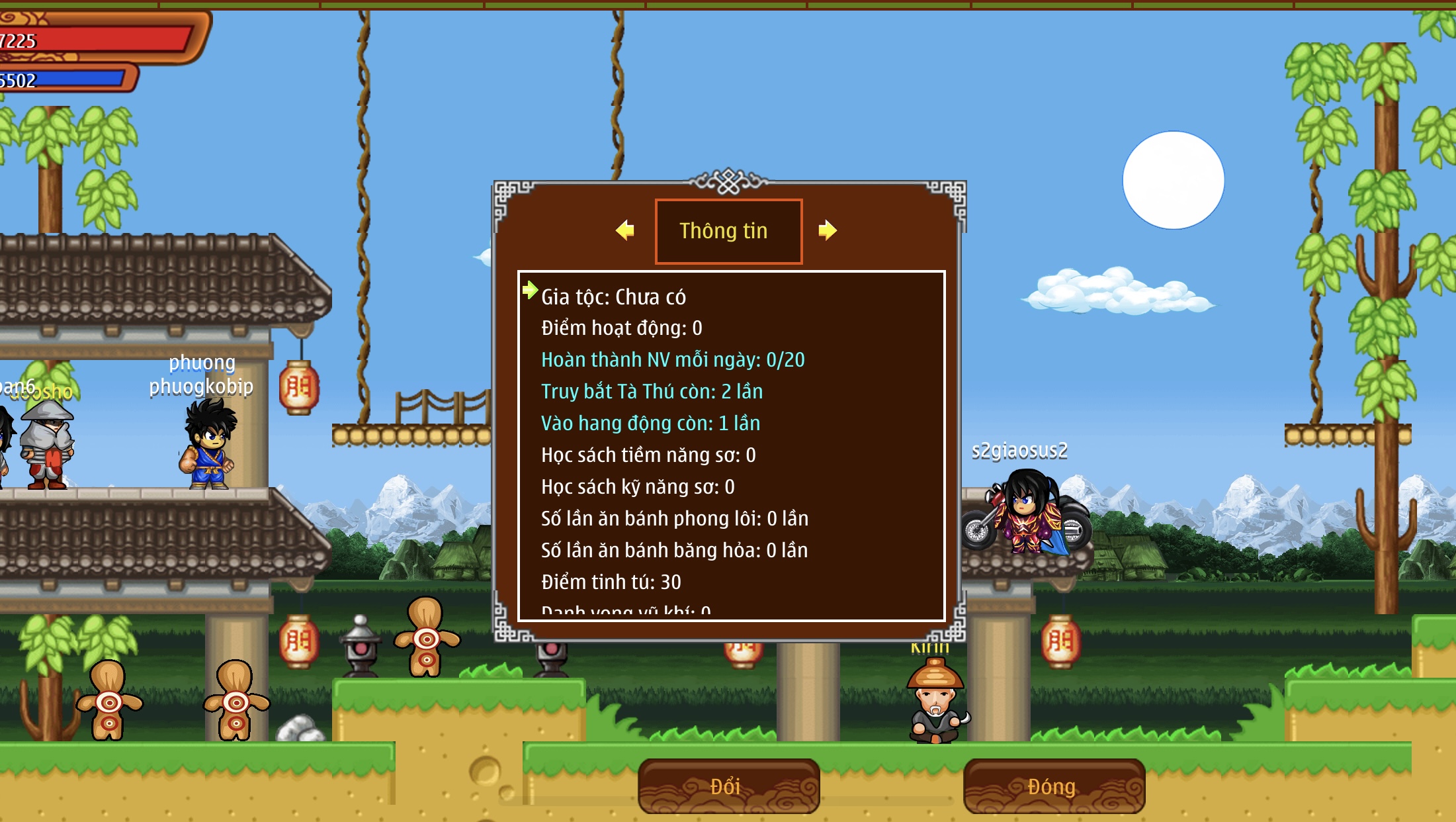Click the Đổi button
This screenshot has height=822, width=1456.
point(728,786)
